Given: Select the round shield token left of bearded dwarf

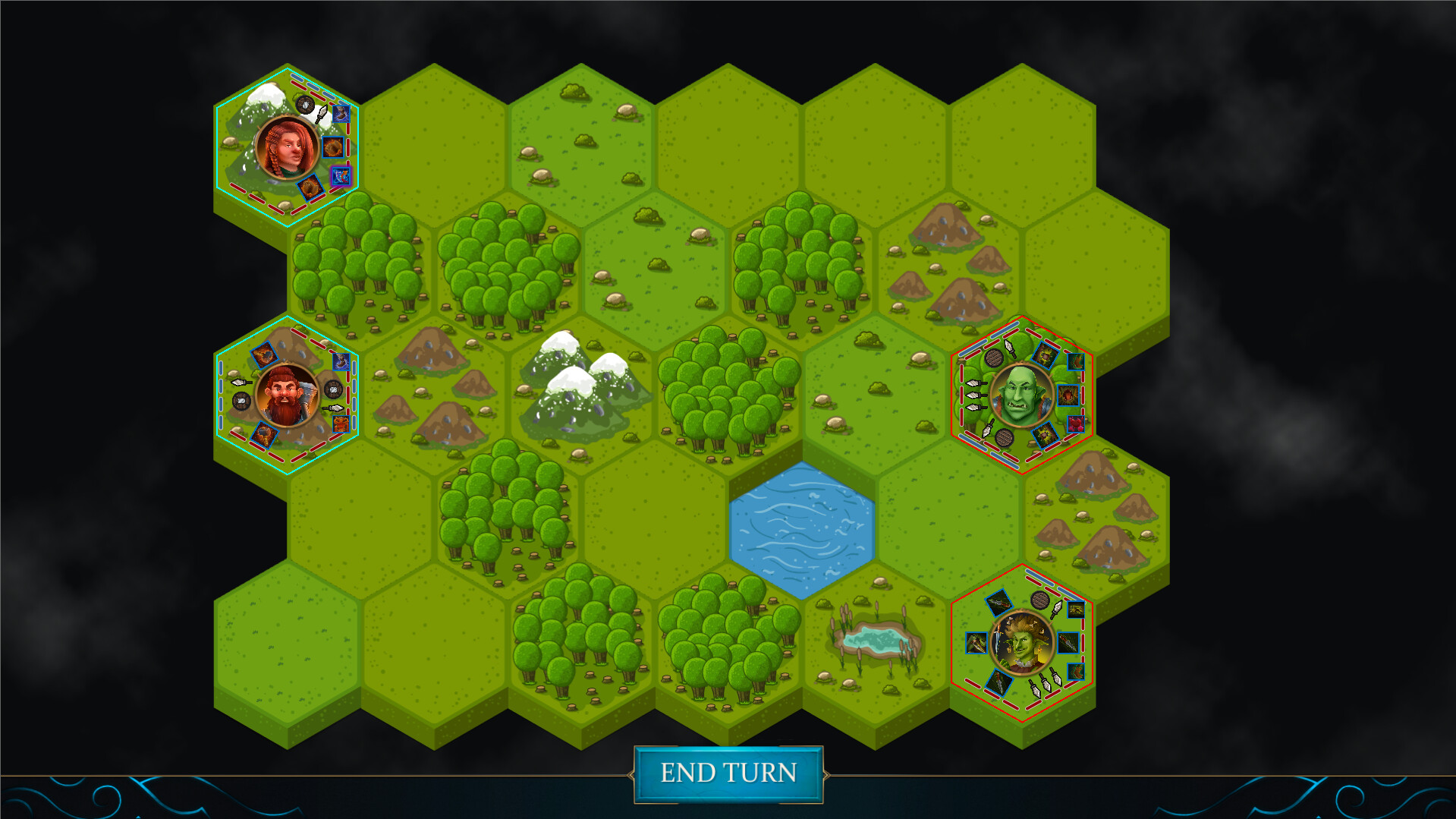Looking at the screenshot, I should pos(240,401).
